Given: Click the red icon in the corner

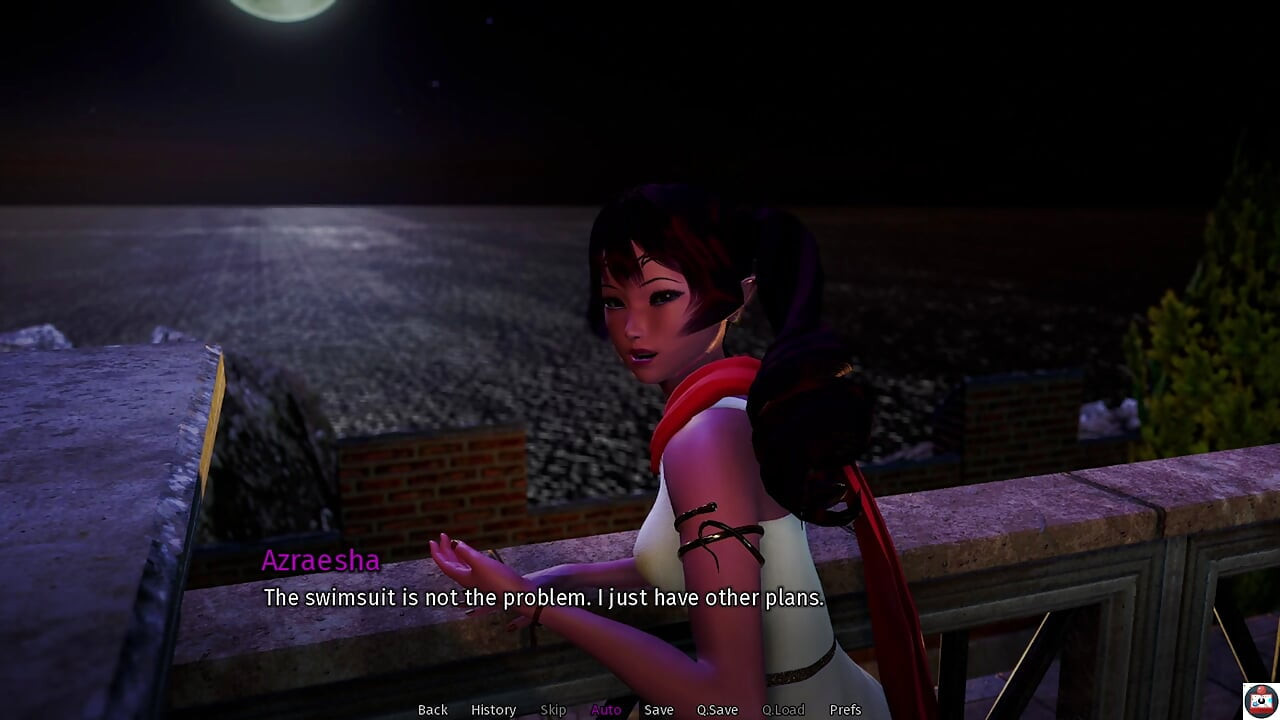Looking at the screenshot, I should point(1260,700).
